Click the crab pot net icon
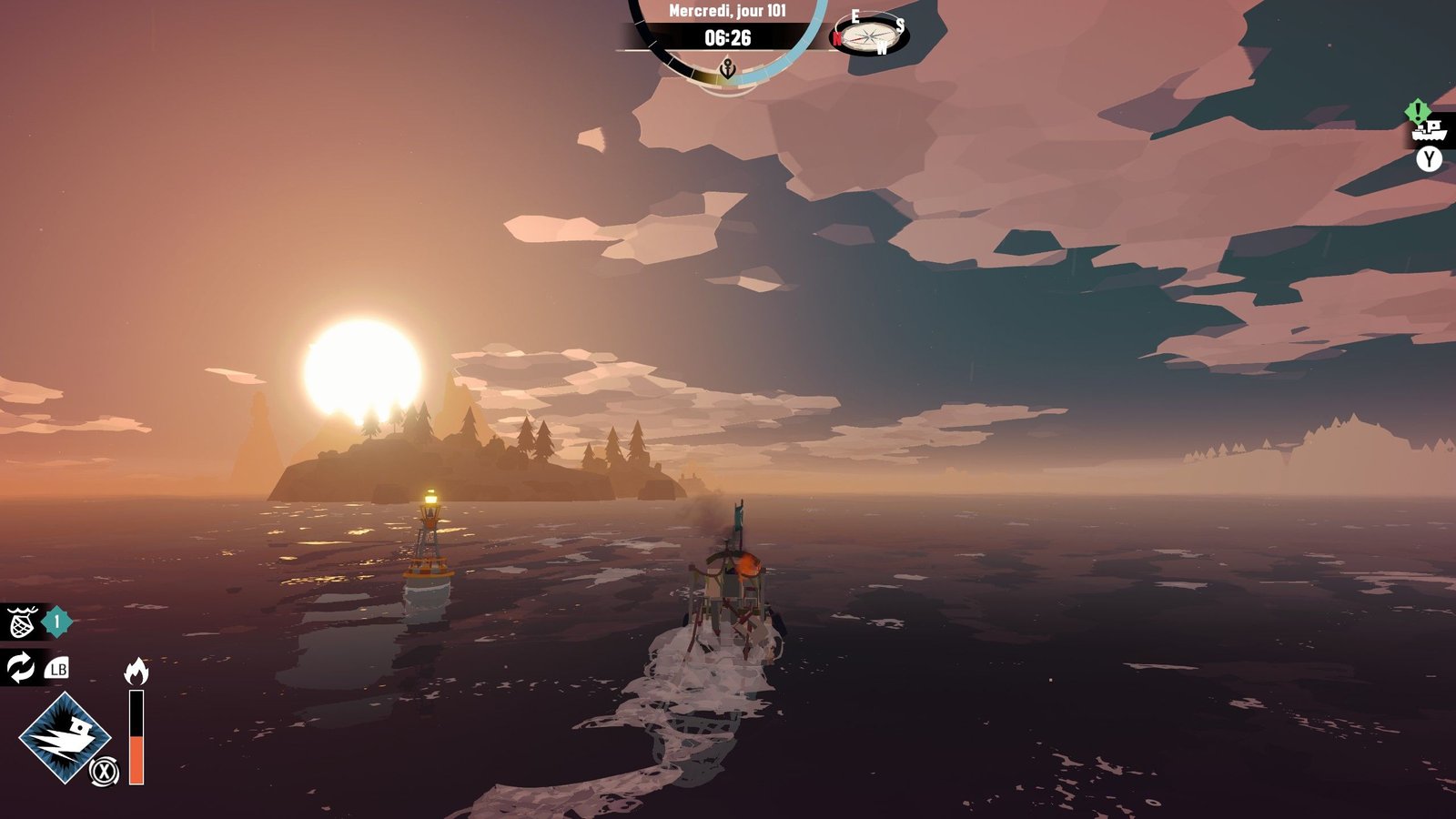1456x819 pixels. pyautogui.click(x=21, y=623)
